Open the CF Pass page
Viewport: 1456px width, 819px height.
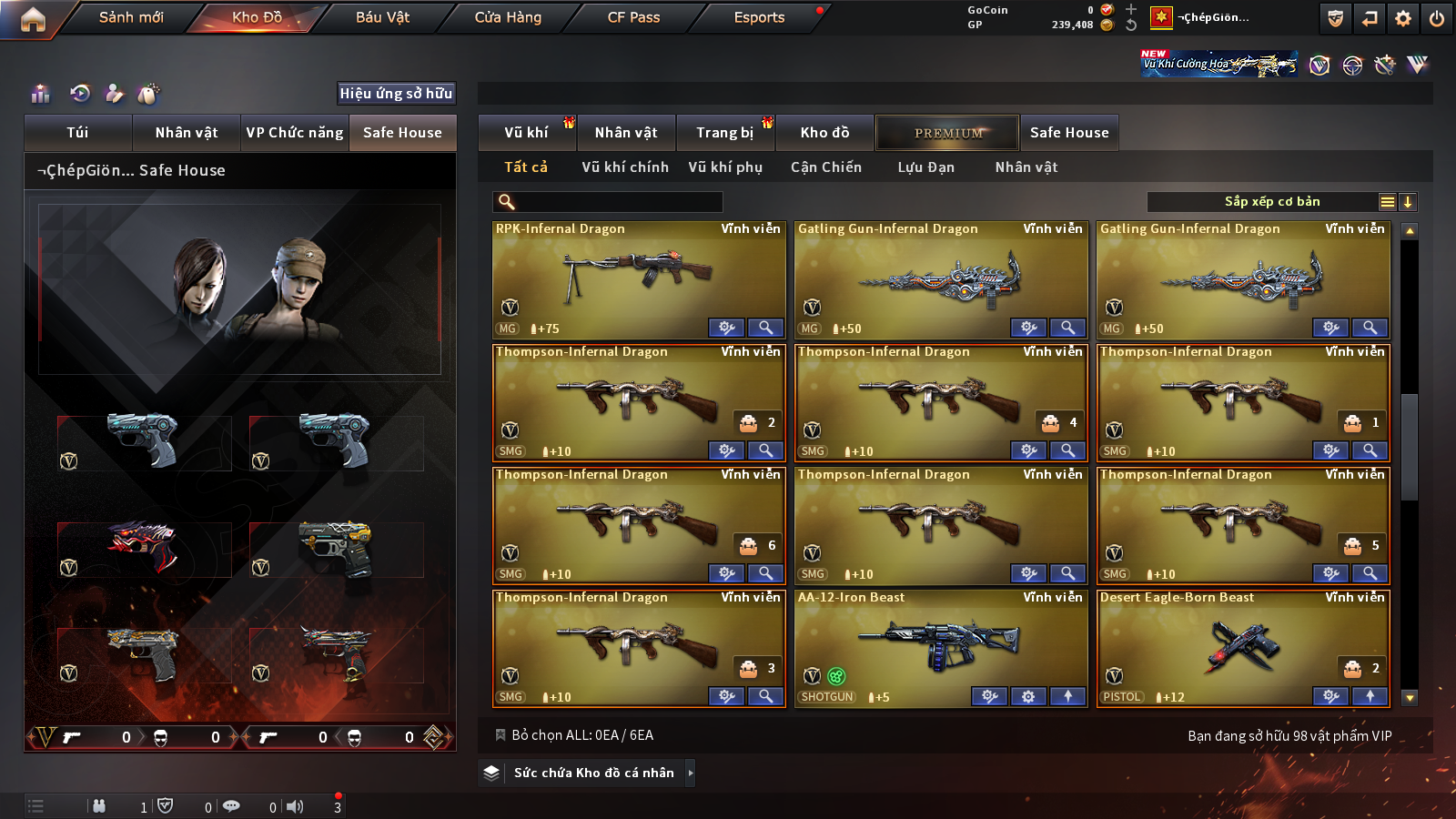(x=633, y=17)
